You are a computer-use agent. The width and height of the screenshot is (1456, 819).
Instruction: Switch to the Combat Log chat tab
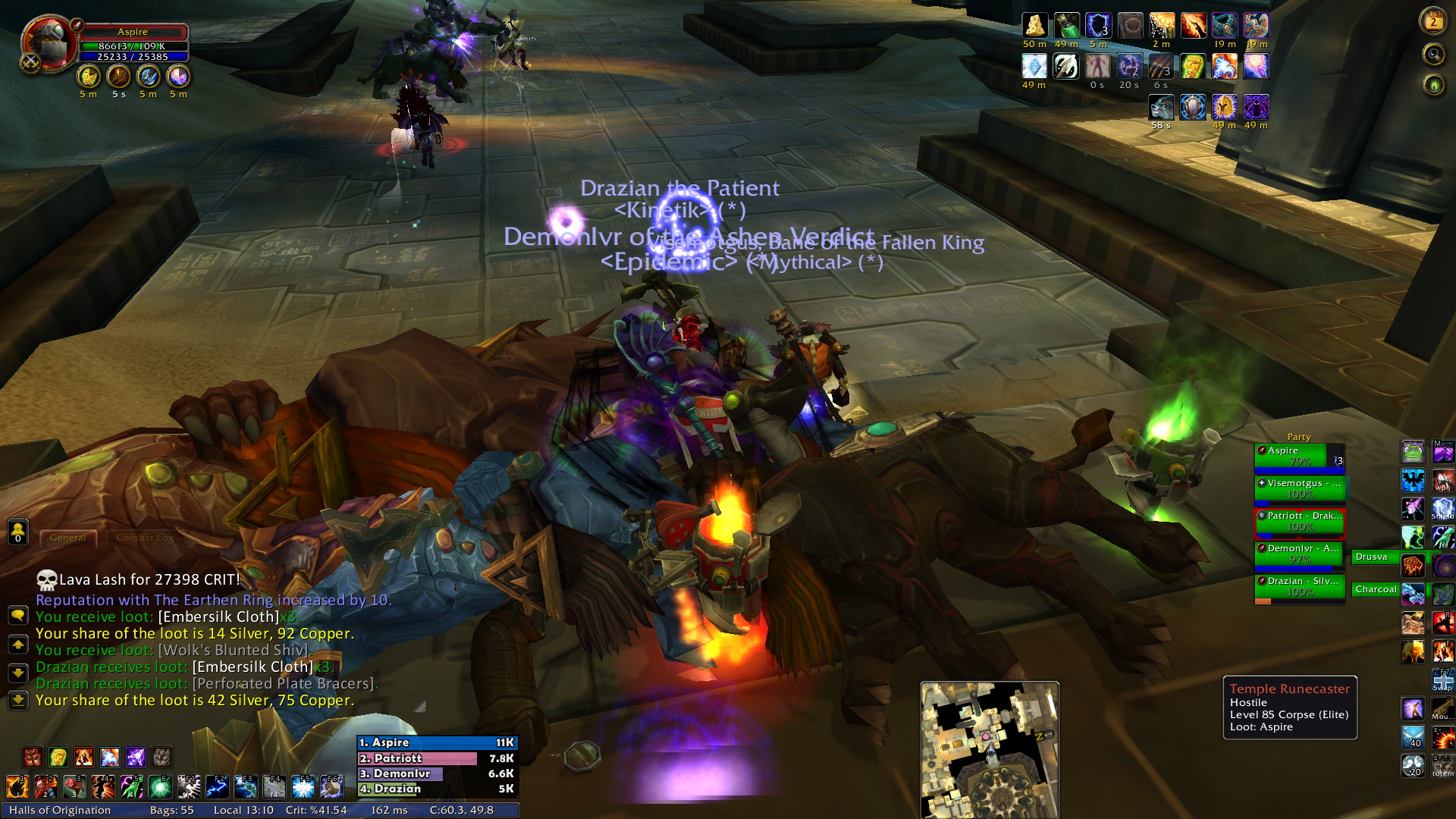[x=145, y=538]
